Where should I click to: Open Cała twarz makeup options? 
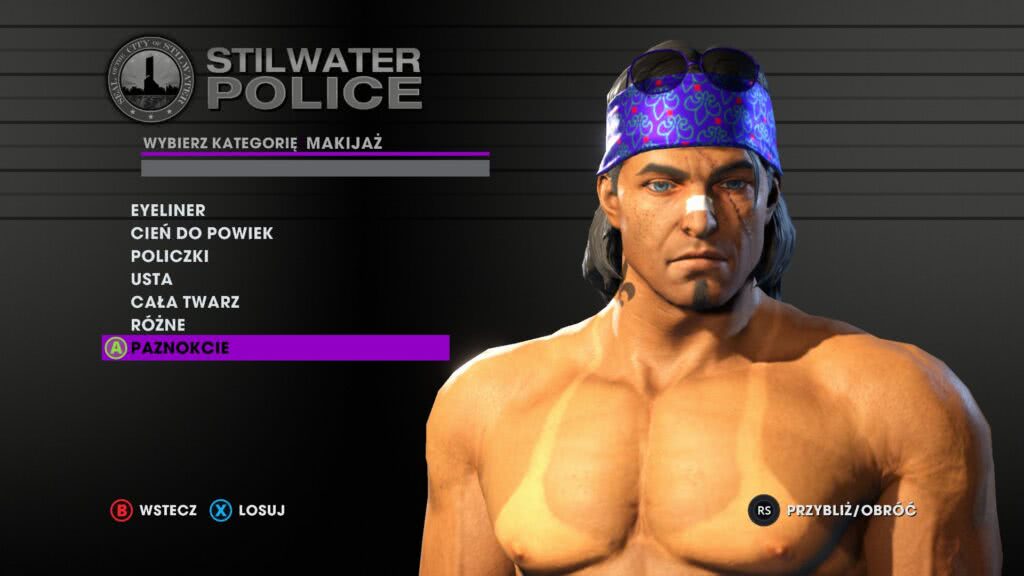pos(185,302)
